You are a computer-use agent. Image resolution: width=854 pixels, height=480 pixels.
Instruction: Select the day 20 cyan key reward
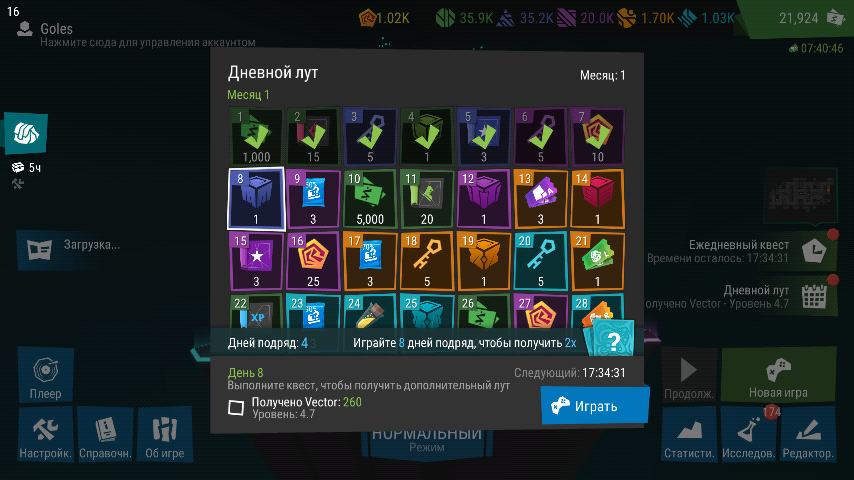[x=541, y=261]
